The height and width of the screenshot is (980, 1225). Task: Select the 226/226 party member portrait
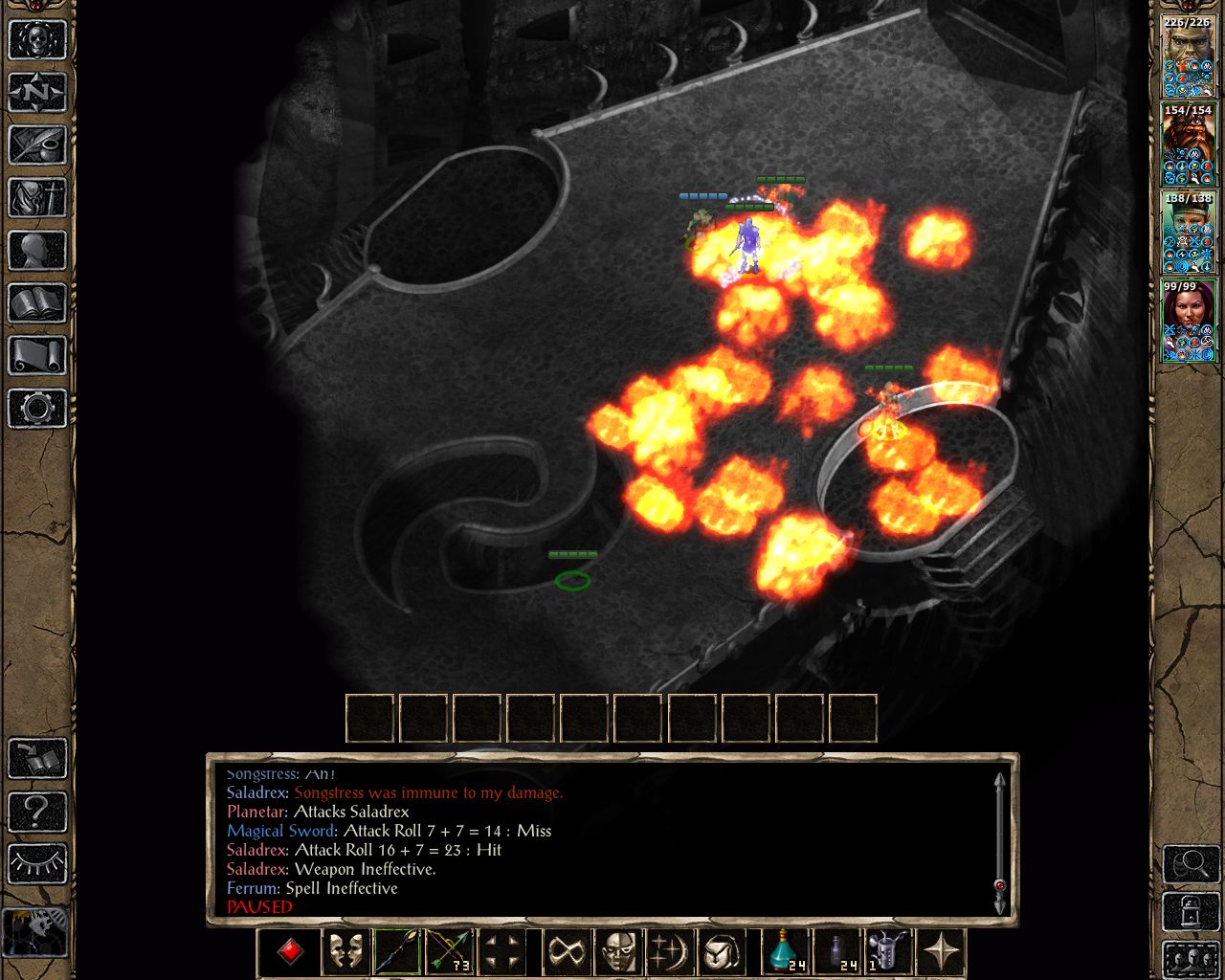click(x=1189, y=56)
